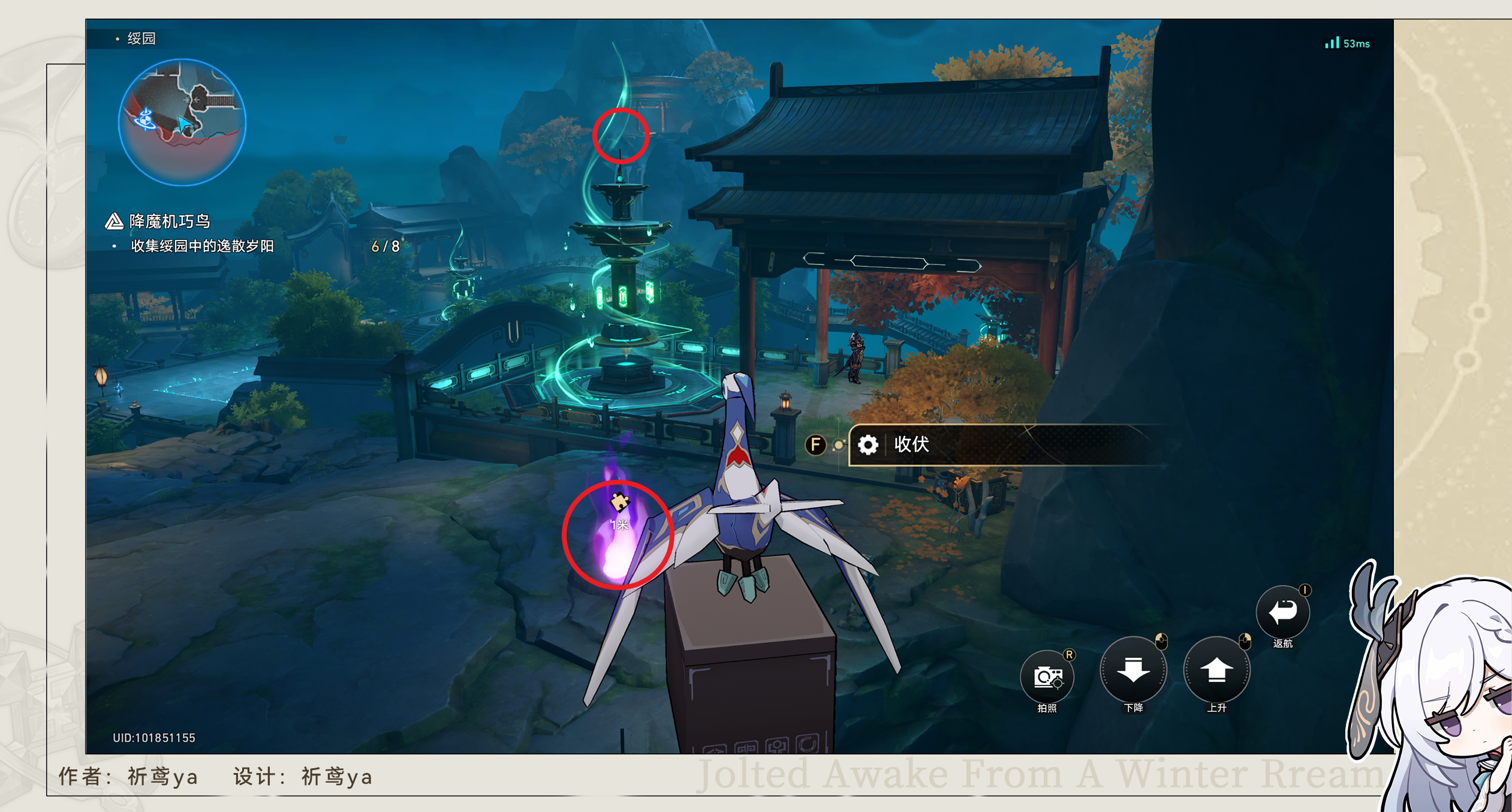
Task: Open the circular minimap
Action: coord(182,122)
